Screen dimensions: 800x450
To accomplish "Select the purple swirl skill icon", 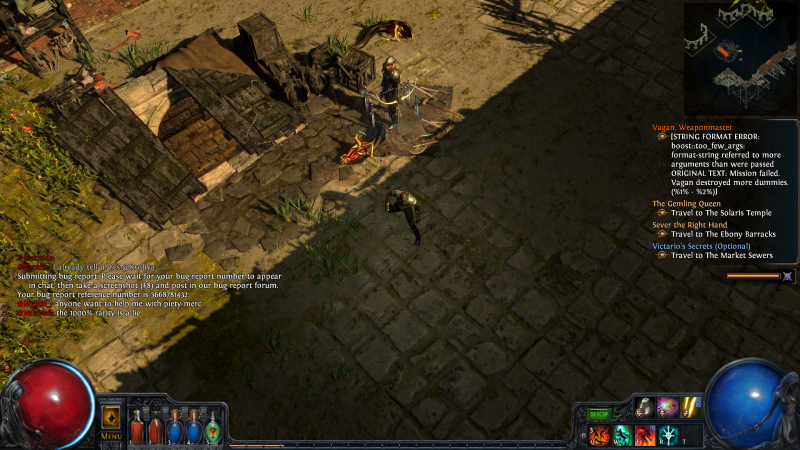I will pyautogui.click(x=667, y=407).
